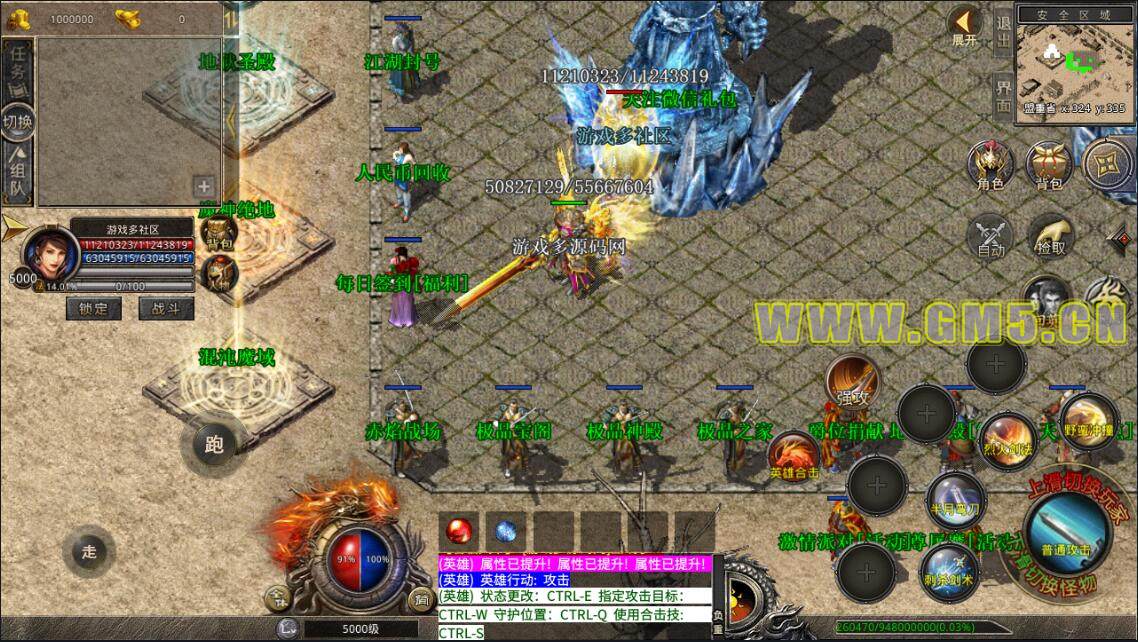
Task: Toggle the 跑 run button
Action: 213,444
